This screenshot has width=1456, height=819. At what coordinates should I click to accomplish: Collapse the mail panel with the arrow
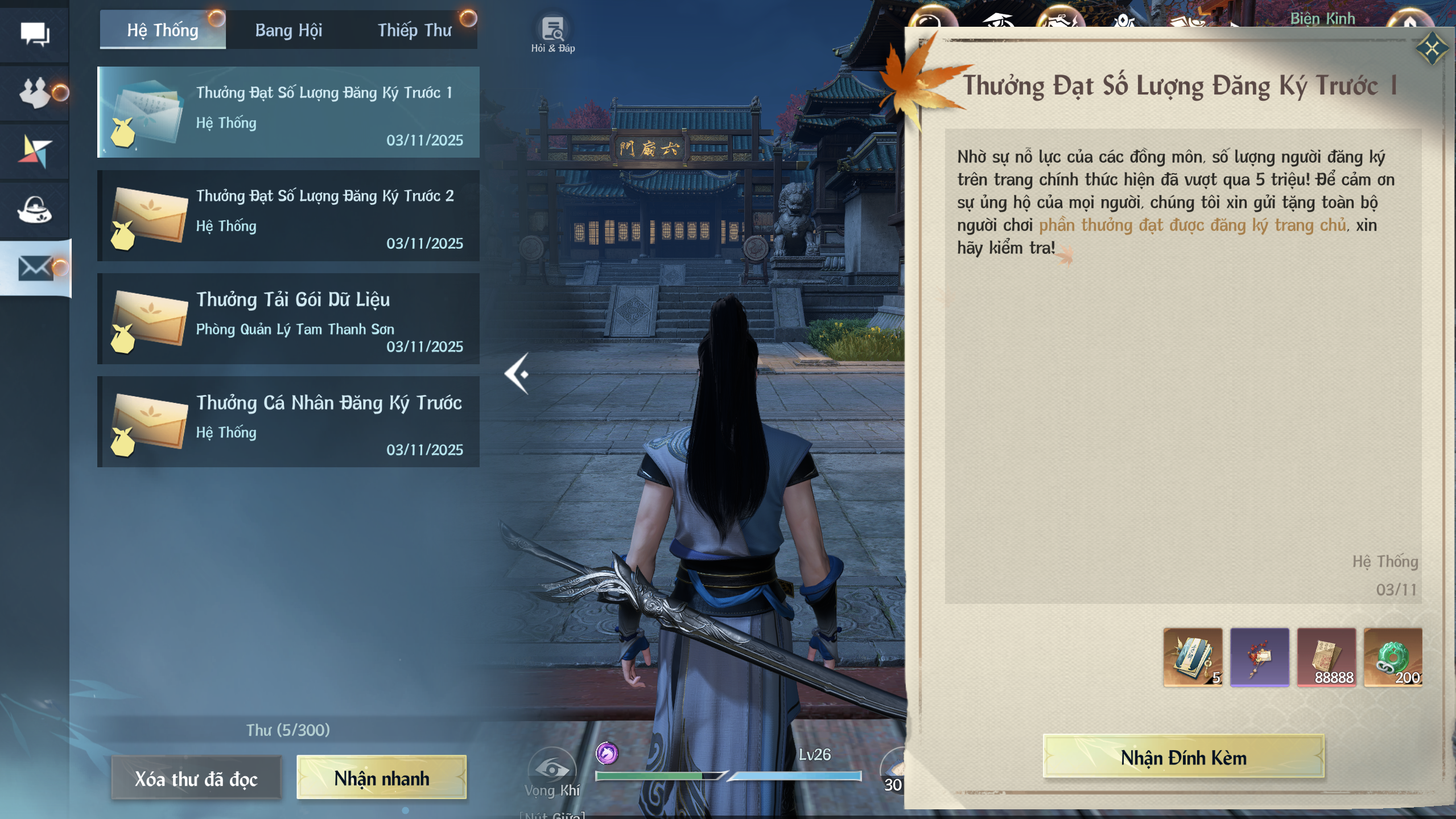pyautogui.click(x=517, y=374)
